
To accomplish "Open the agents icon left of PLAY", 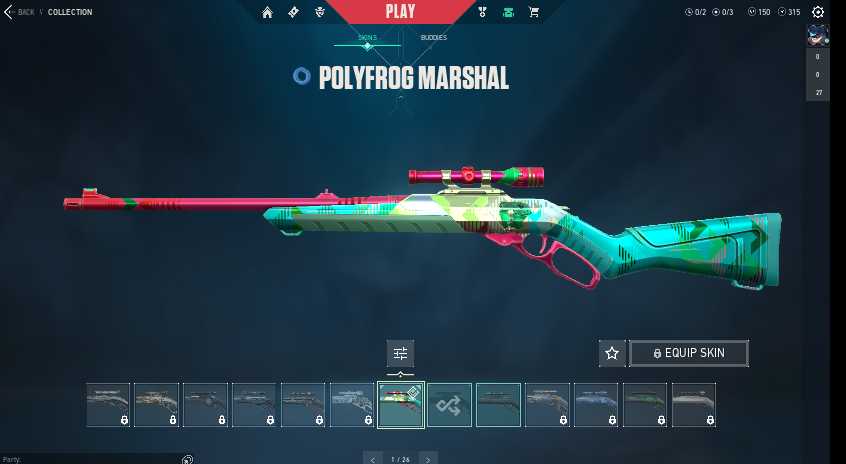I will click(x=319, y=12).
